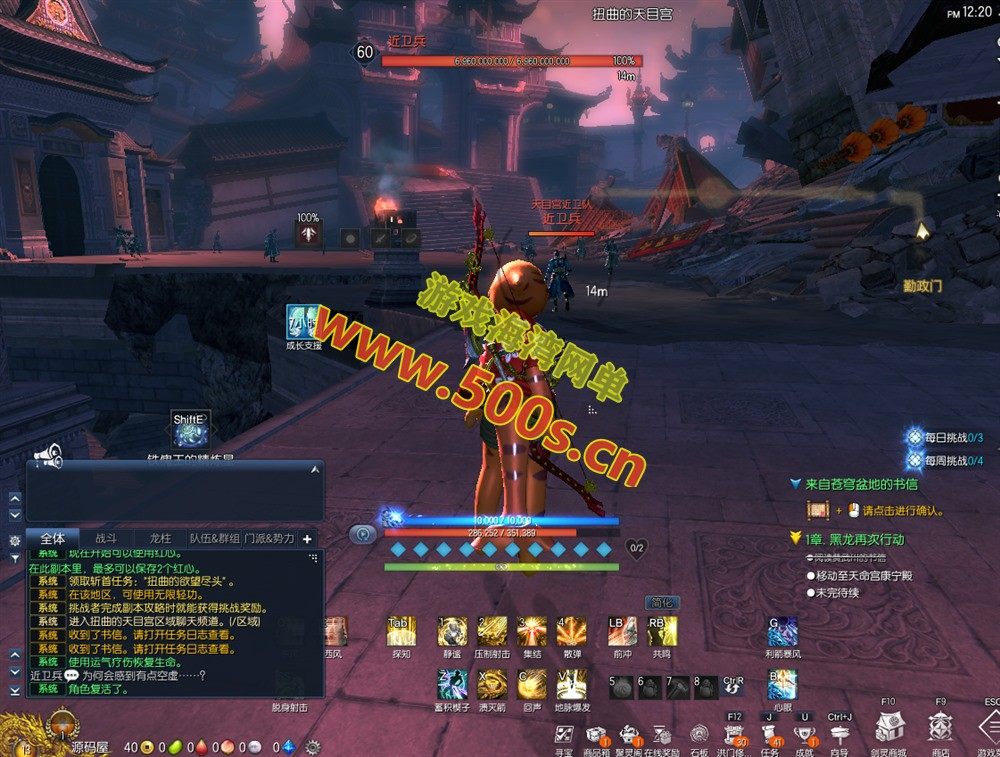The width and height of the screenshot is (1000, 757).
Task: Open the 任务 quest menu icon
Action: [x=770, y=735]
